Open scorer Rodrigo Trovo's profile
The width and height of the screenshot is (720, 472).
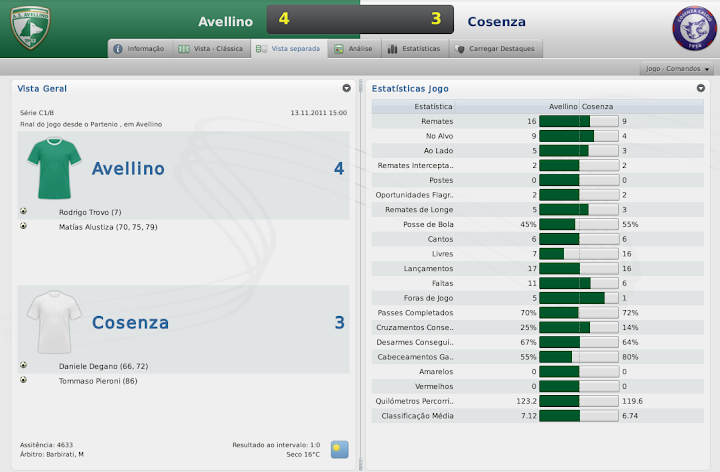pos(89,212)
